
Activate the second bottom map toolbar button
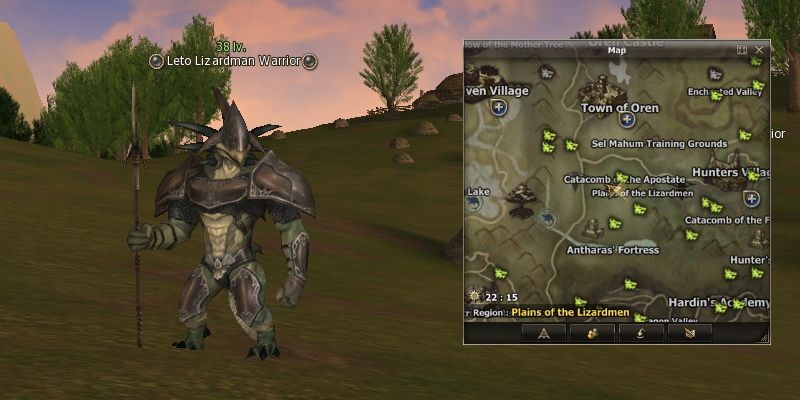[592, 333]
